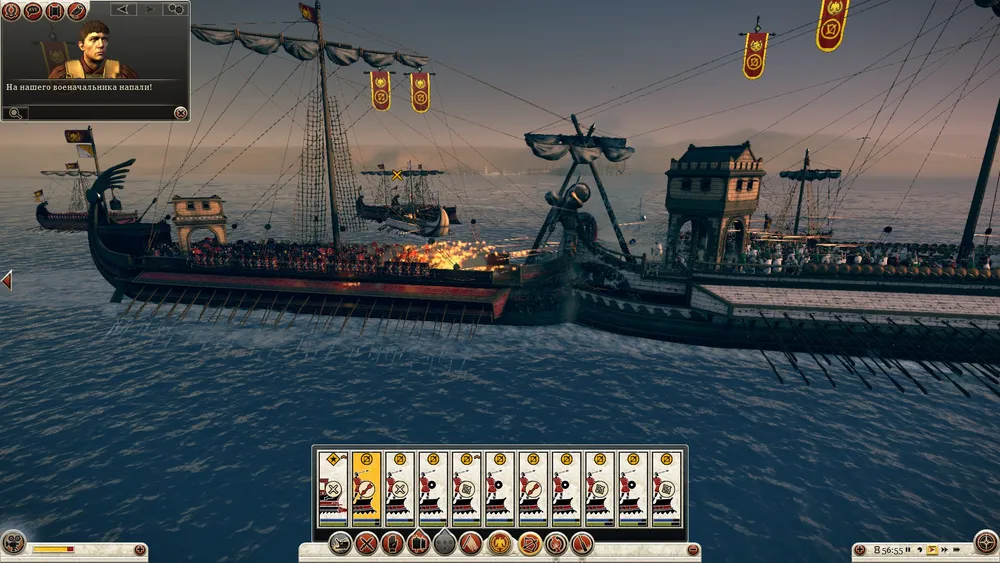The width and height of the screenshot is (1000, 563).
Task: Activate the ship ramming ability button
Action: [340, 545]
